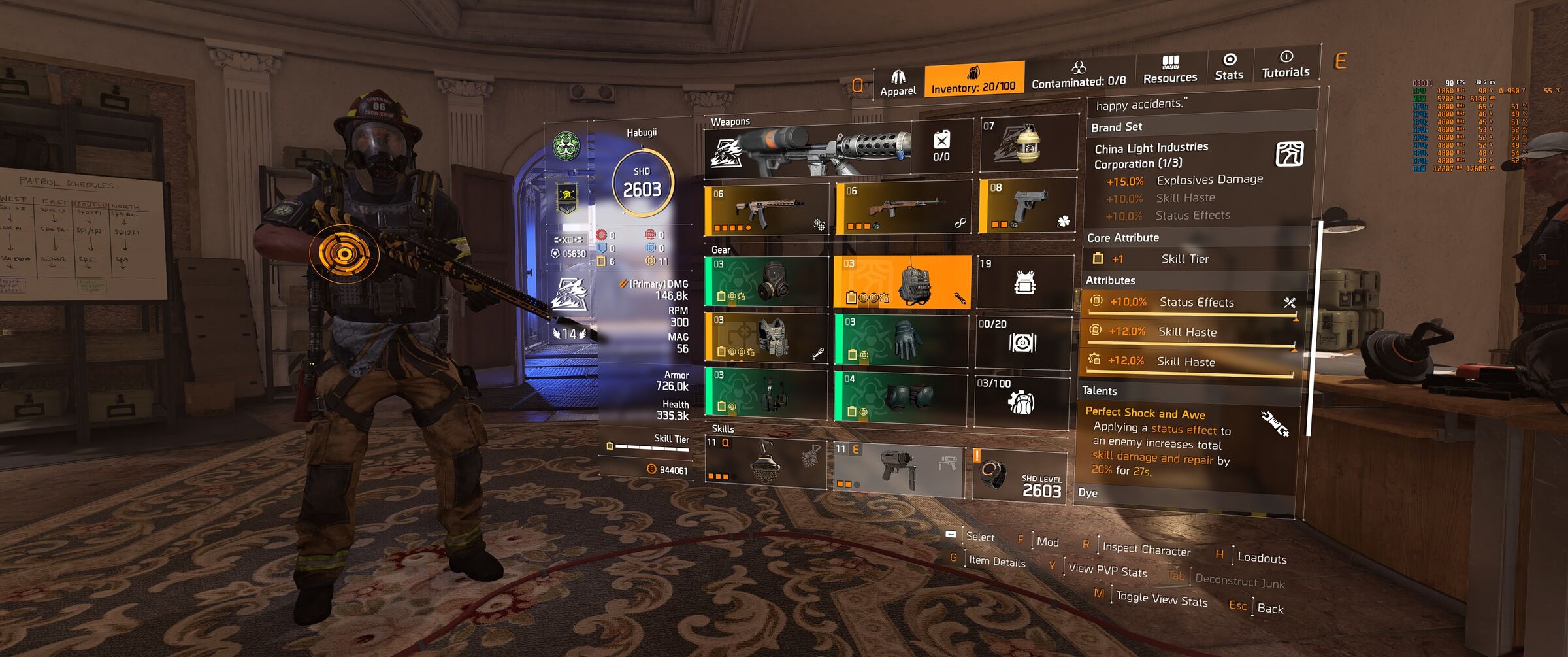Image resolution: width=1568 pixels, height=657 pixels.
Task: Choose the pistol sidearm slot
Action: coord(1028,206)
